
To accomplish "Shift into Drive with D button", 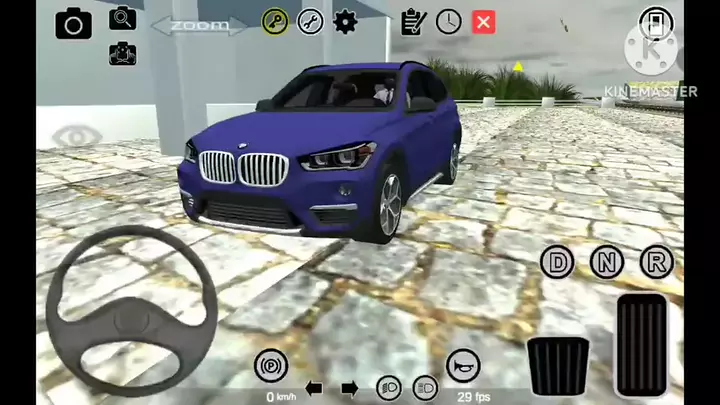I will click(557, 263).
